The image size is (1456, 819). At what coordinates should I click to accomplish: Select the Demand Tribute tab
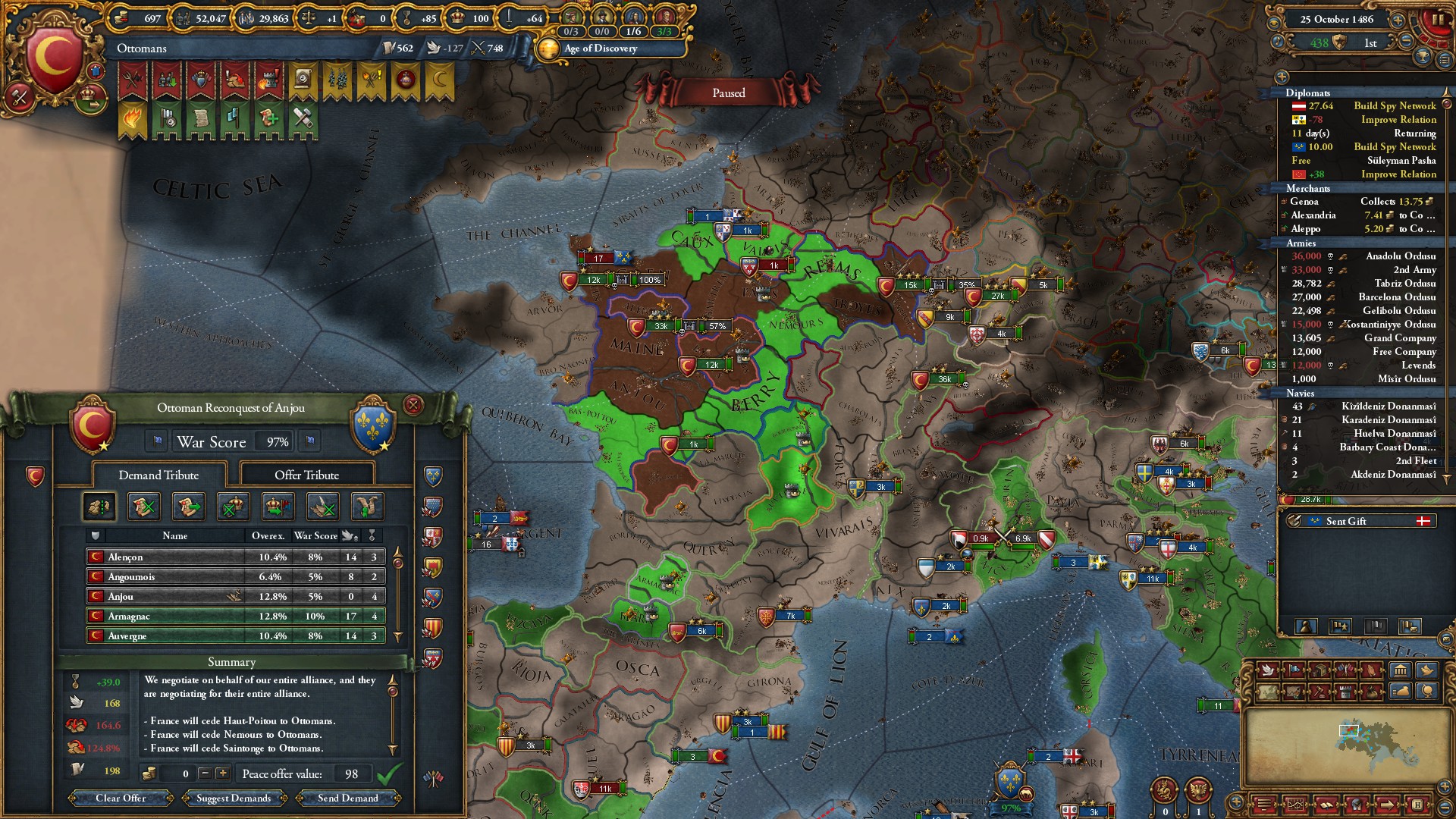pyautogui.click(x=158, y=475)
